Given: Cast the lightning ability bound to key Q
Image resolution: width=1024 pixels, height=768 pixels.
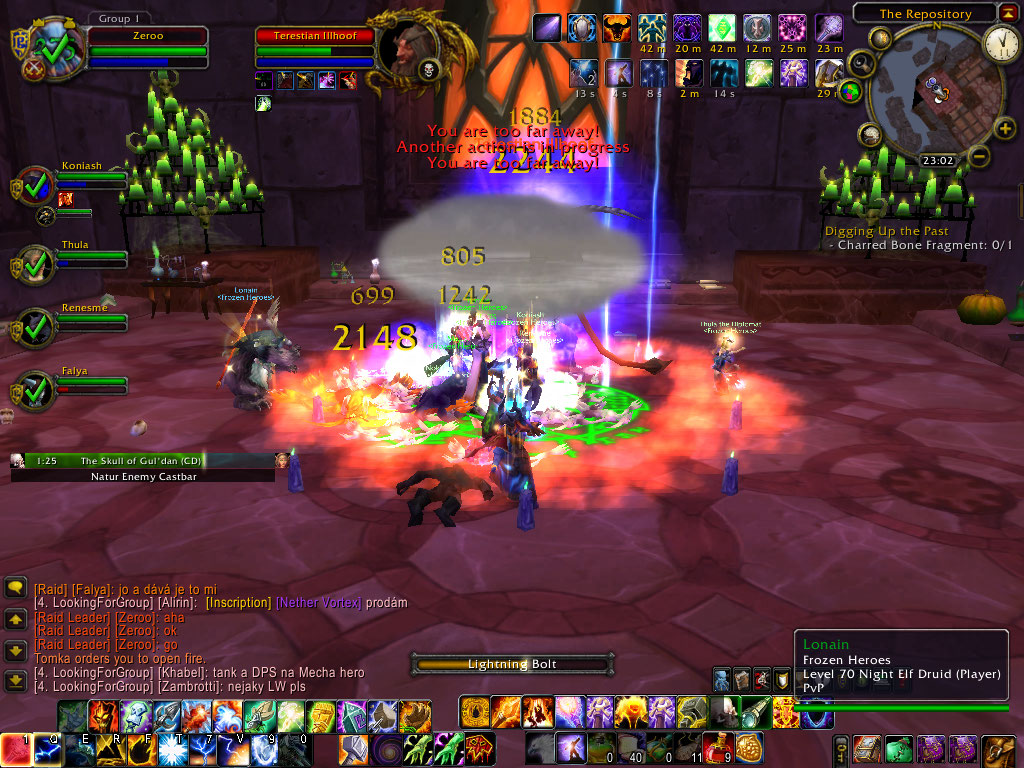Looking at the screenshot, I should [48, 748].
